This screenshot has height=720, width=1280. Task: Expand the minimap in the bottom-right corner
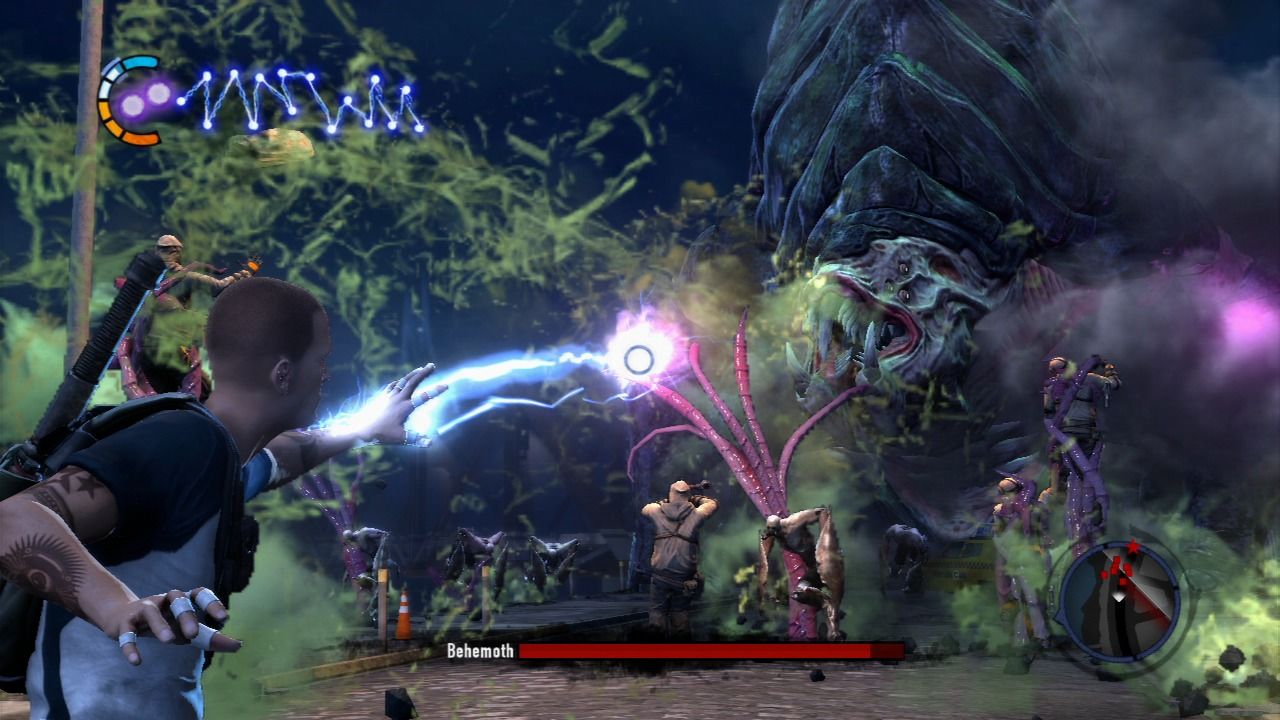[x=1118, y=600]
